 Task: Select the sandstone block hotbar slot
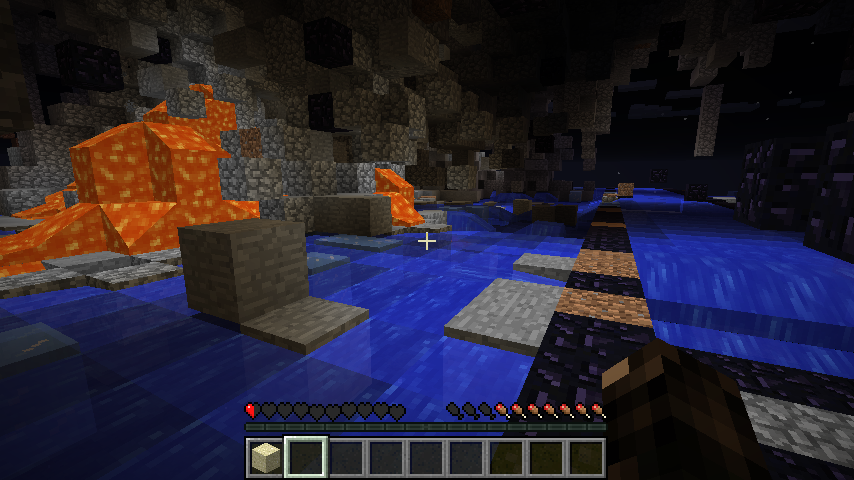[265, 457]
